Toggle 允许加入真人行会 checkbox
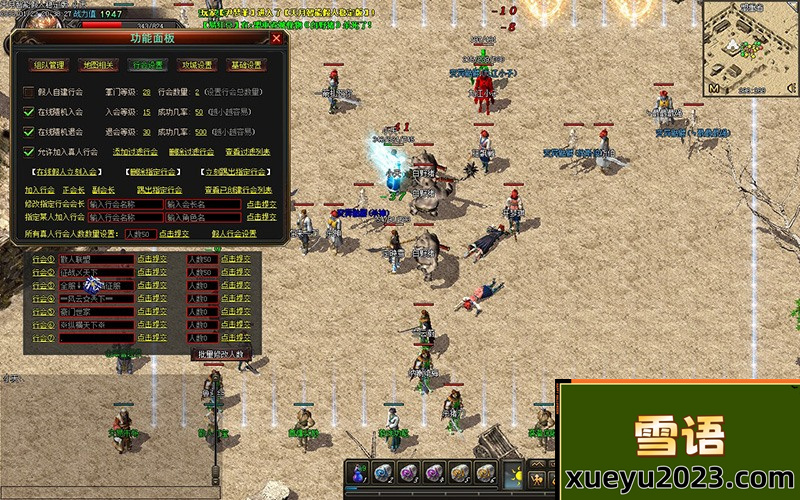 (28, 152)
